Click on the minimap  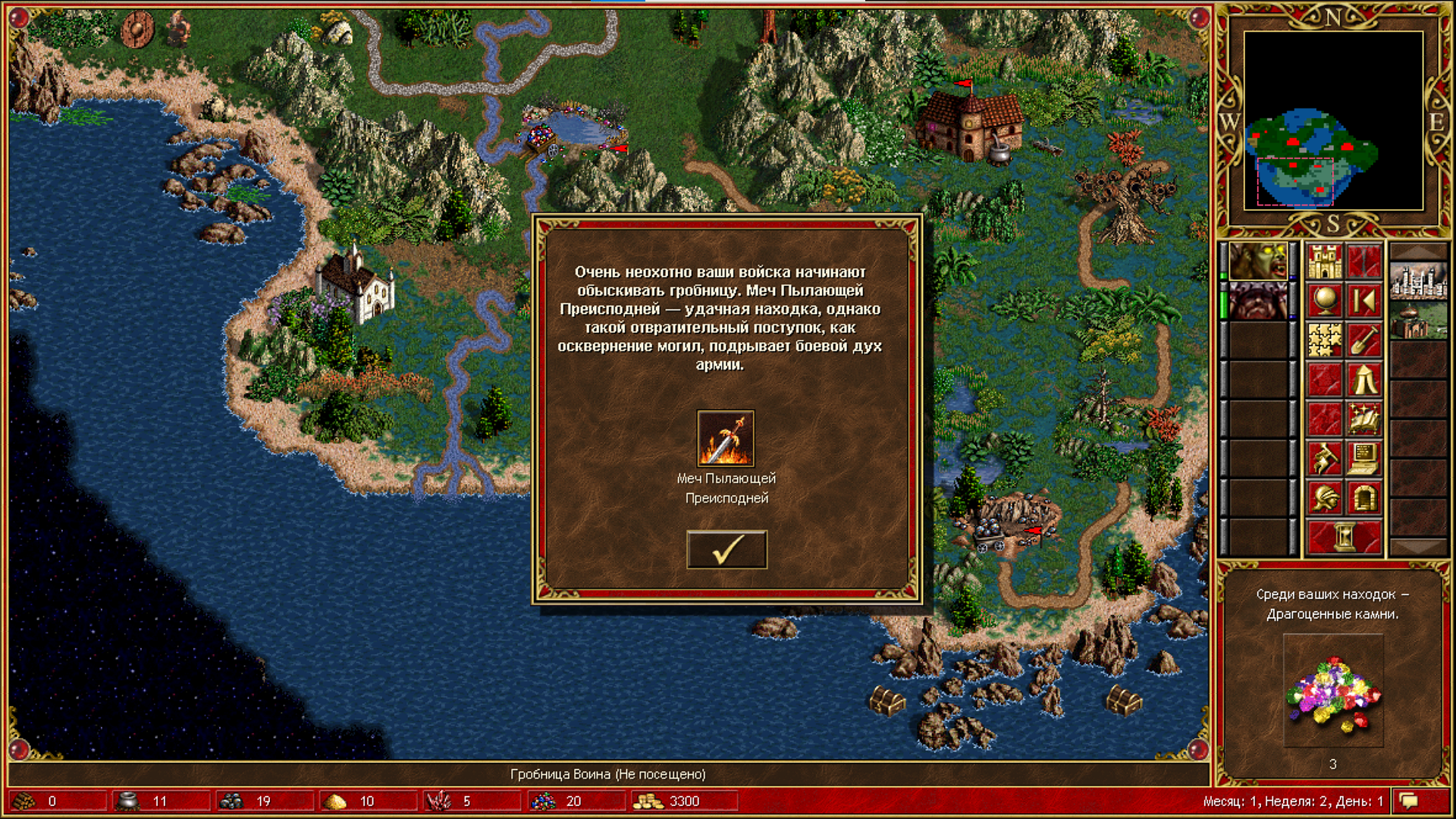pyautogui.click(x=1333, y=121)
